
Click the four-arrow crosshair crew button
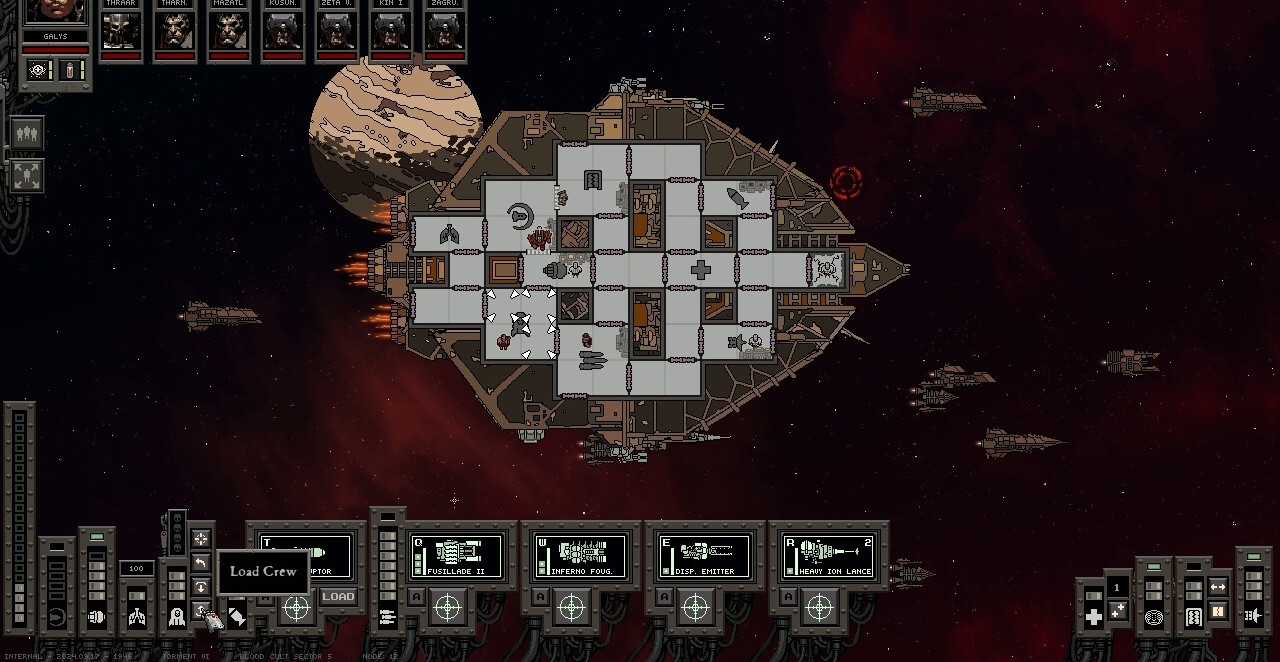click(x=201, y=539)
